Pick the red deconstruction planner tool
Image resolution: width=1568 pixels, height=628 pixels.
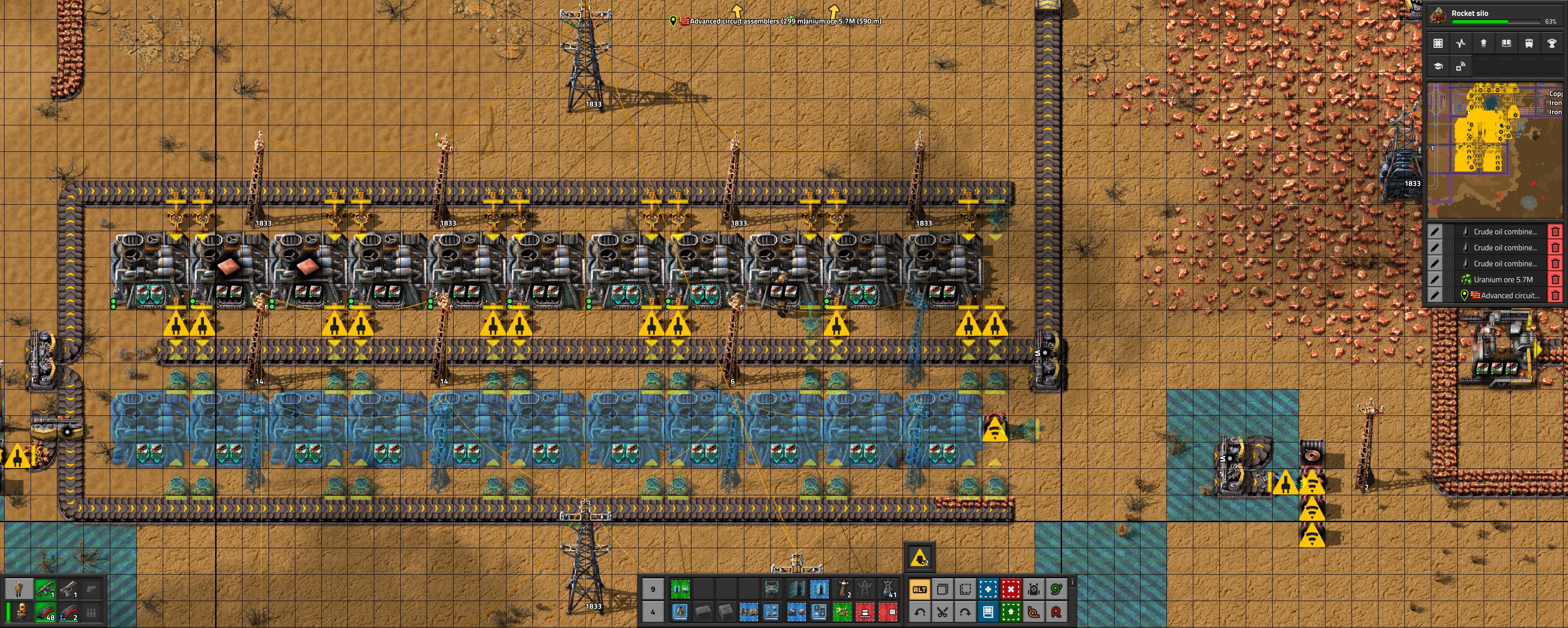(x=1011, y=589)
